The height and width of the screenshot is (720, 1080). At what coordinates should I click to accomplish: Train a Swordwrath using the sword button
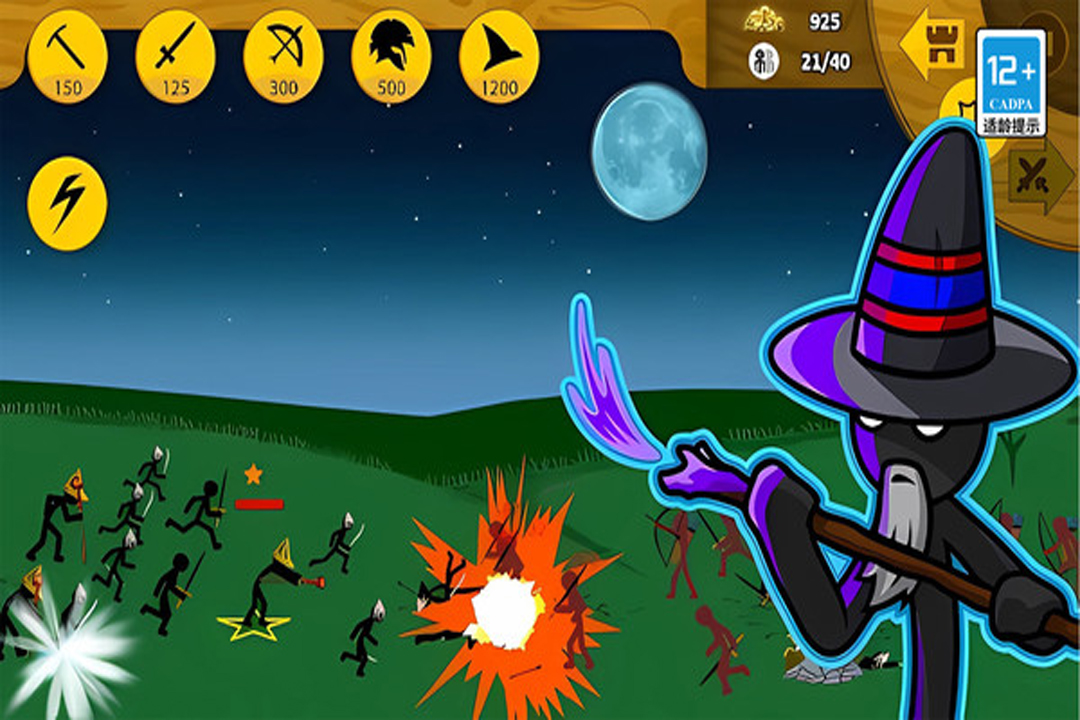(x=175, y=57)
